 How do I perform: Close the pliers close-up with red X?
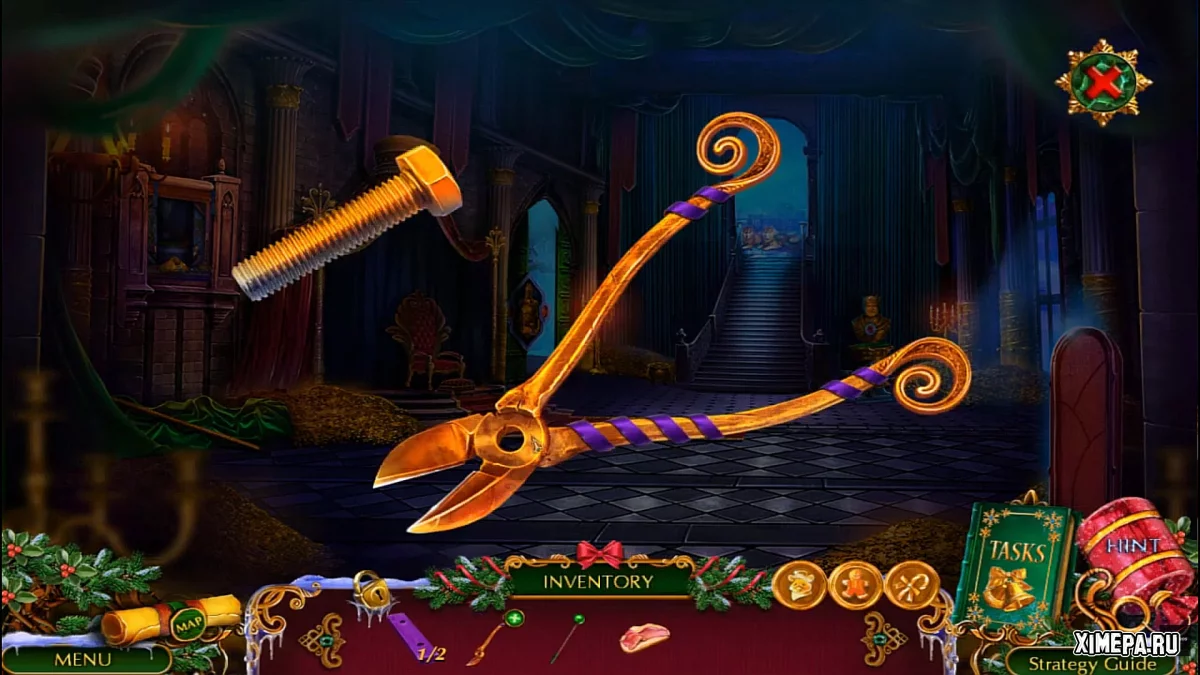pos(1103,83)
